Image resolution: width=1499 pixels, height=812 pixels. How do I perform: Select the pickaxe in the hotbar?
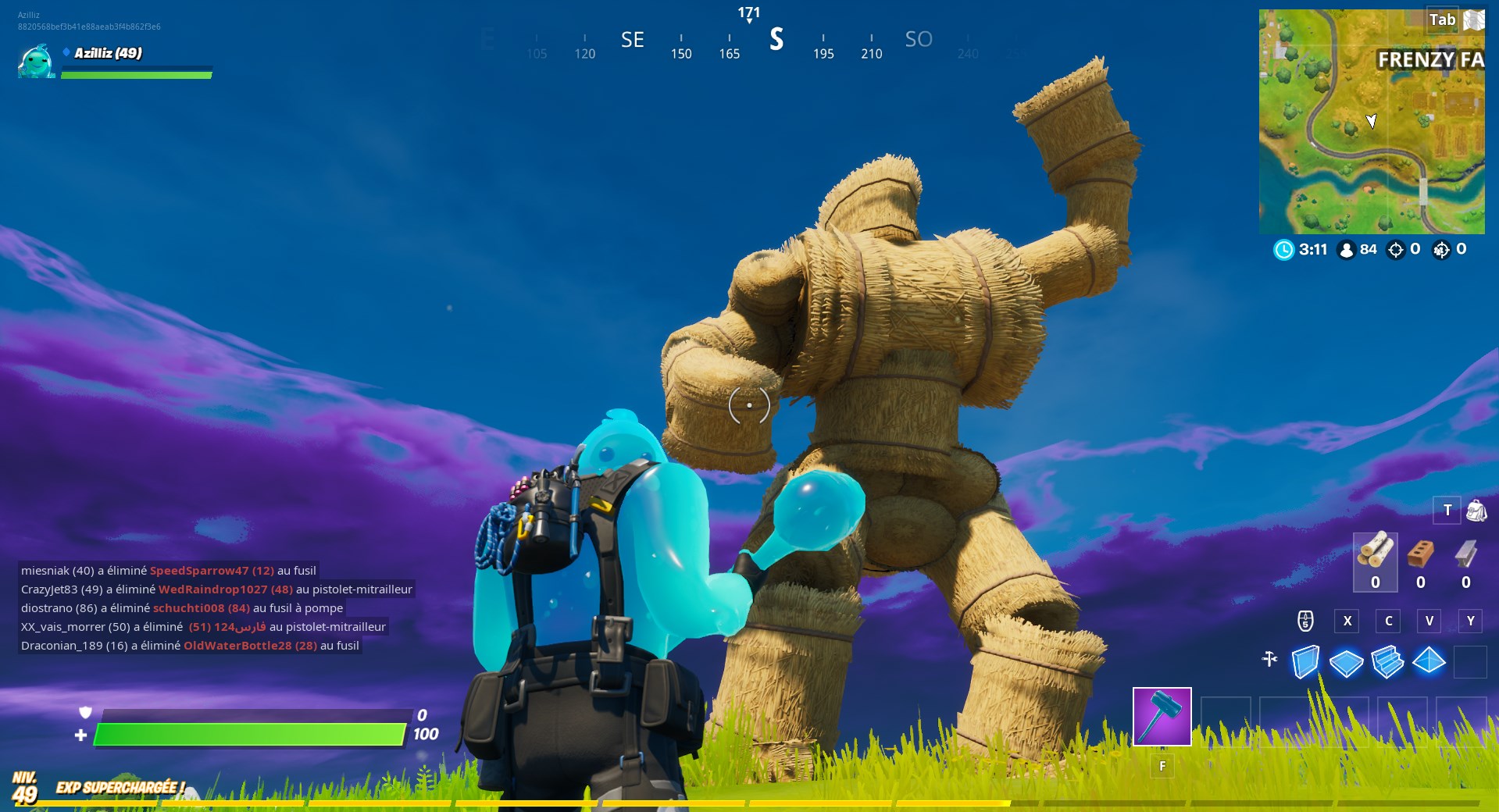[x=1162, y=715]
